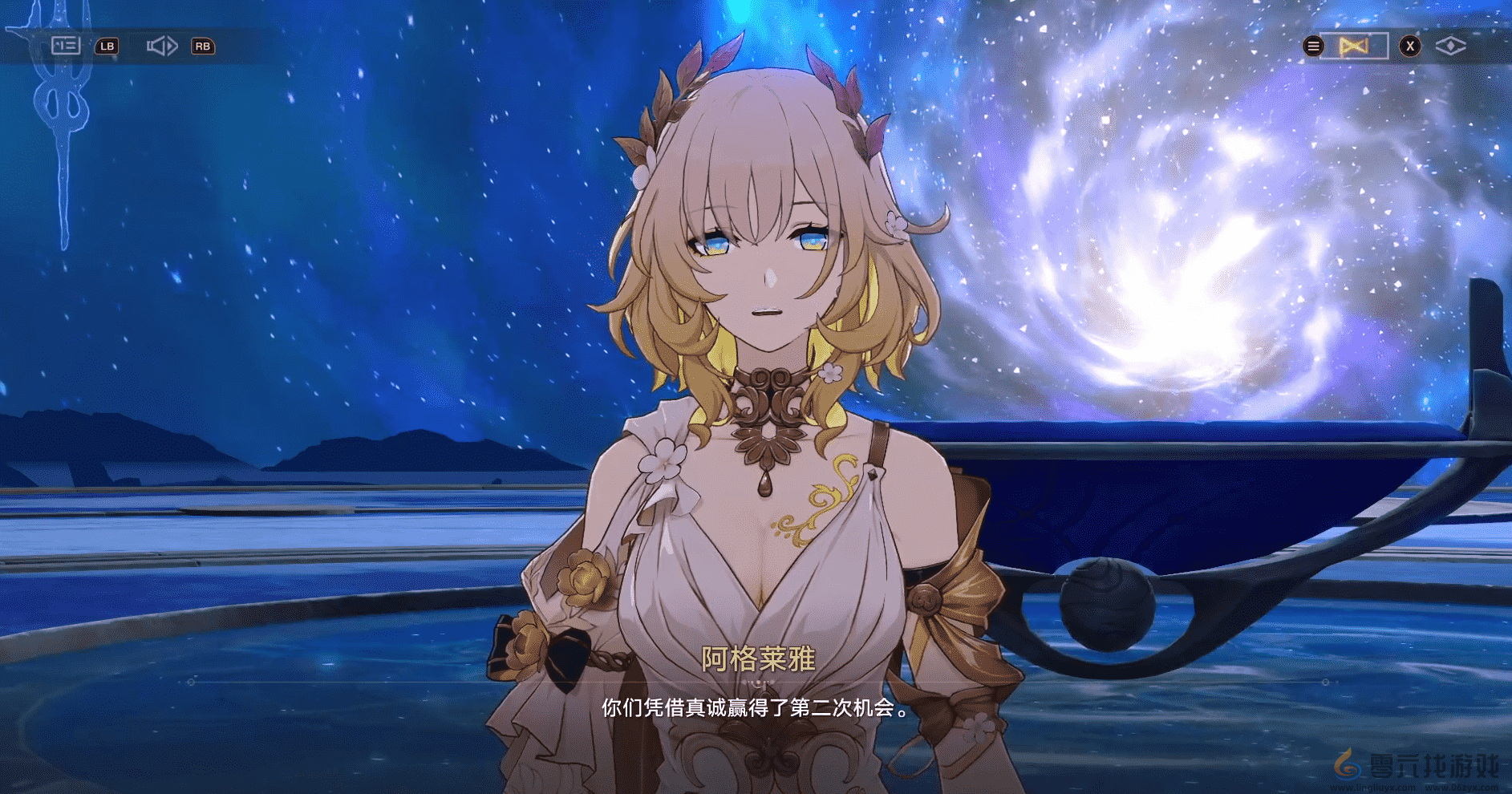1512x794 pixels.
Task: Toggle the dialogue log panel open
Action: 64,46
